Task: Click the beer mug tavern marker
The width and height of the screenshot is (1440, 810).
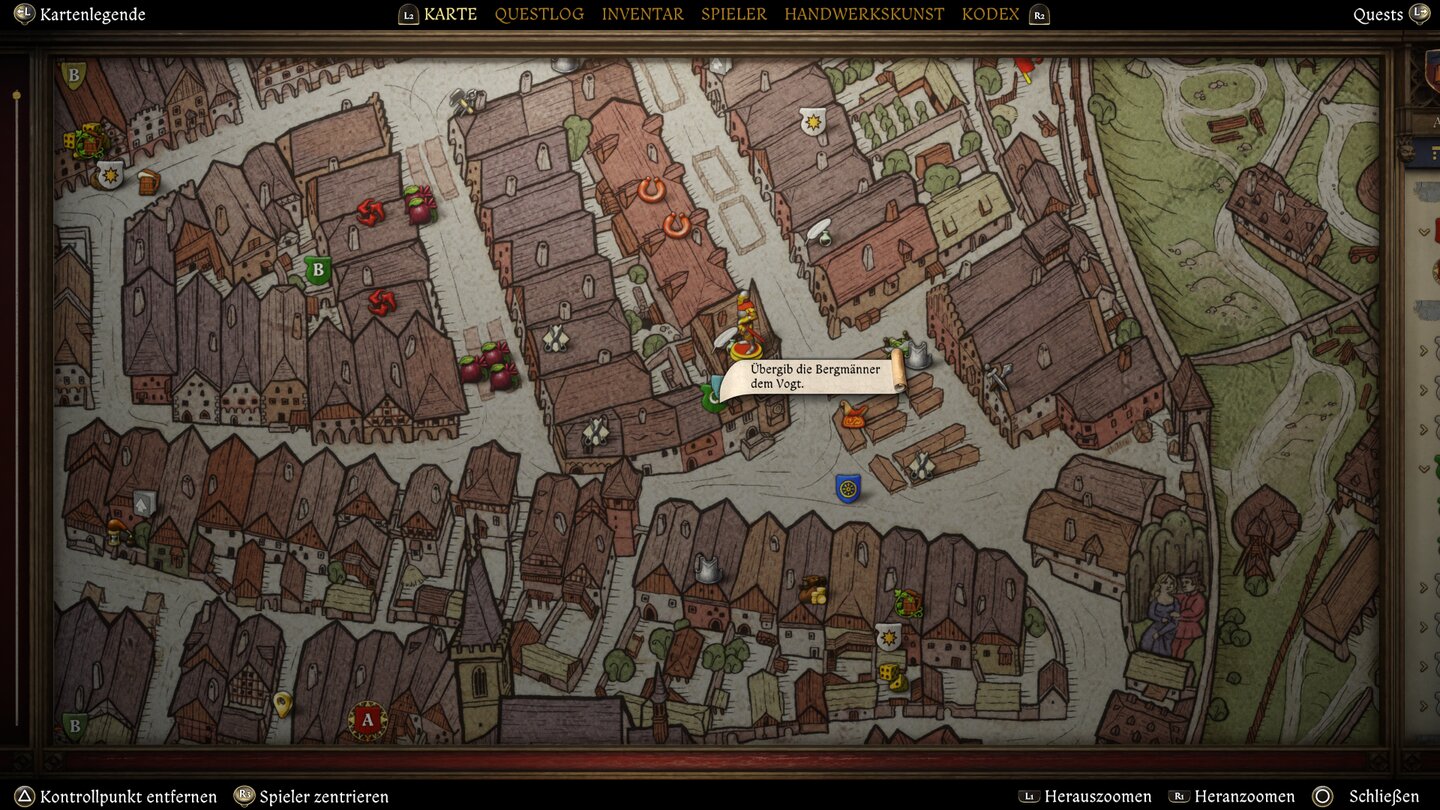Action: (x=148, y=182)
